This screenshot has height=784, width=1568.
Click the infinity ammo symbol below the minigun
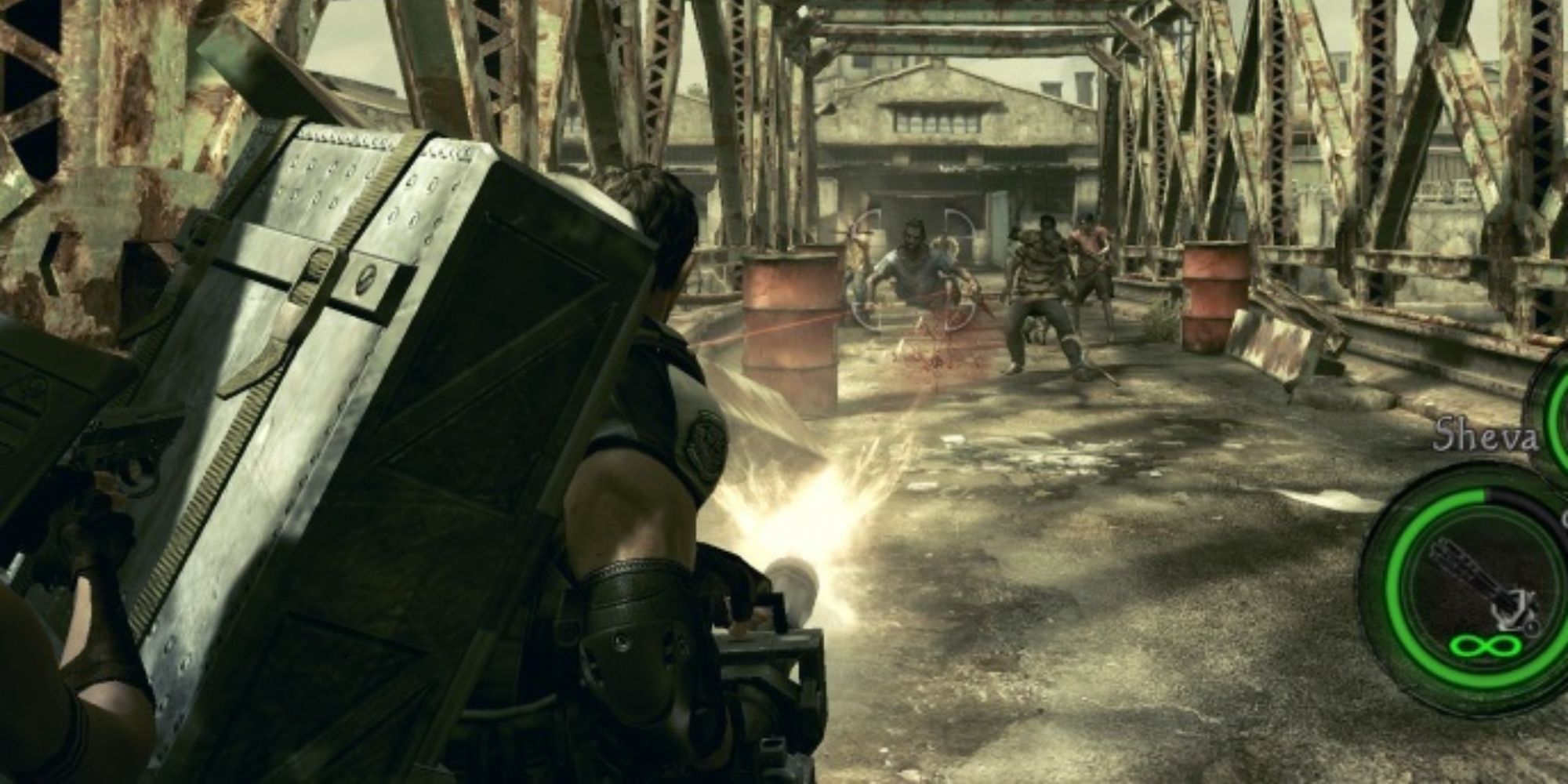[1484, 645]
